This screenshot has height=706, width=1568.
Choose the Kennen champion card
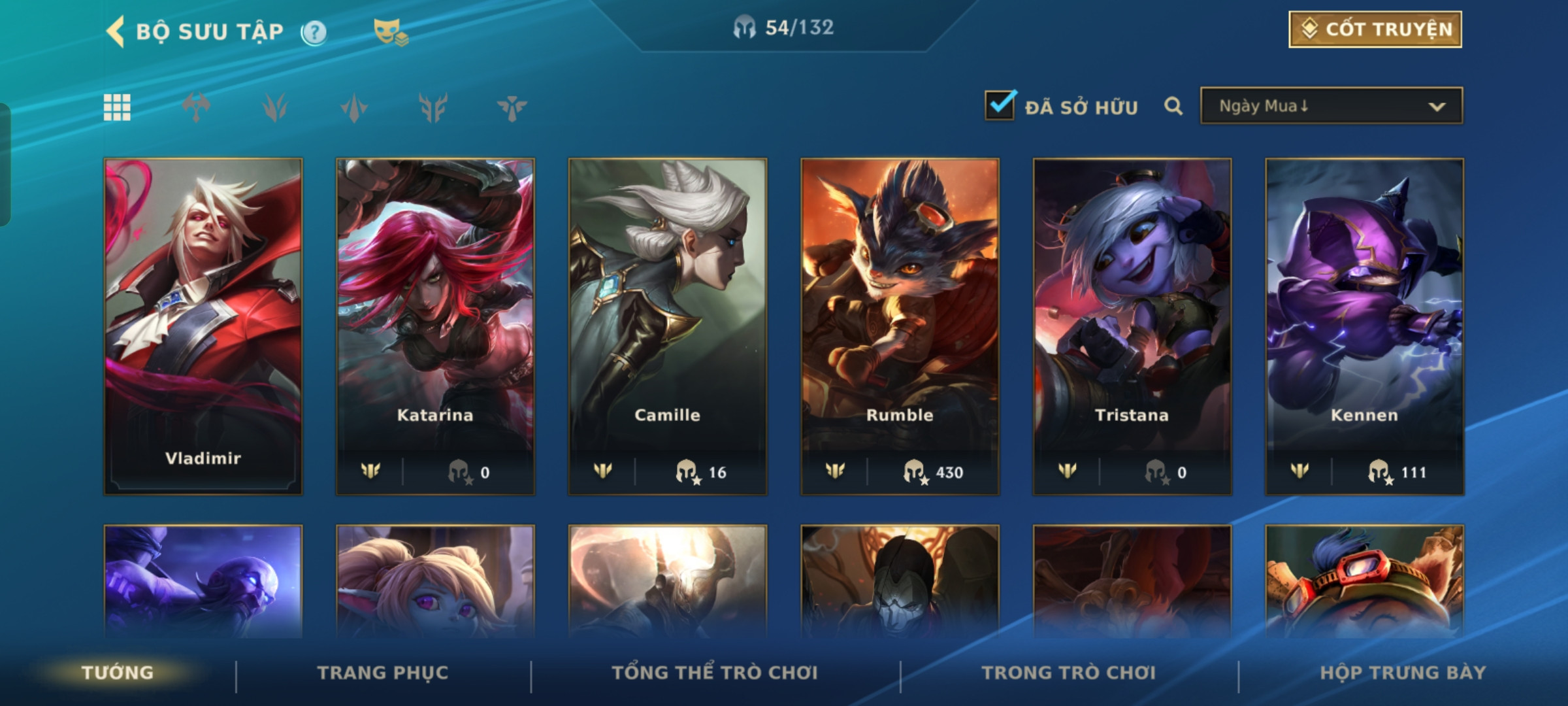coord(1364,326)
